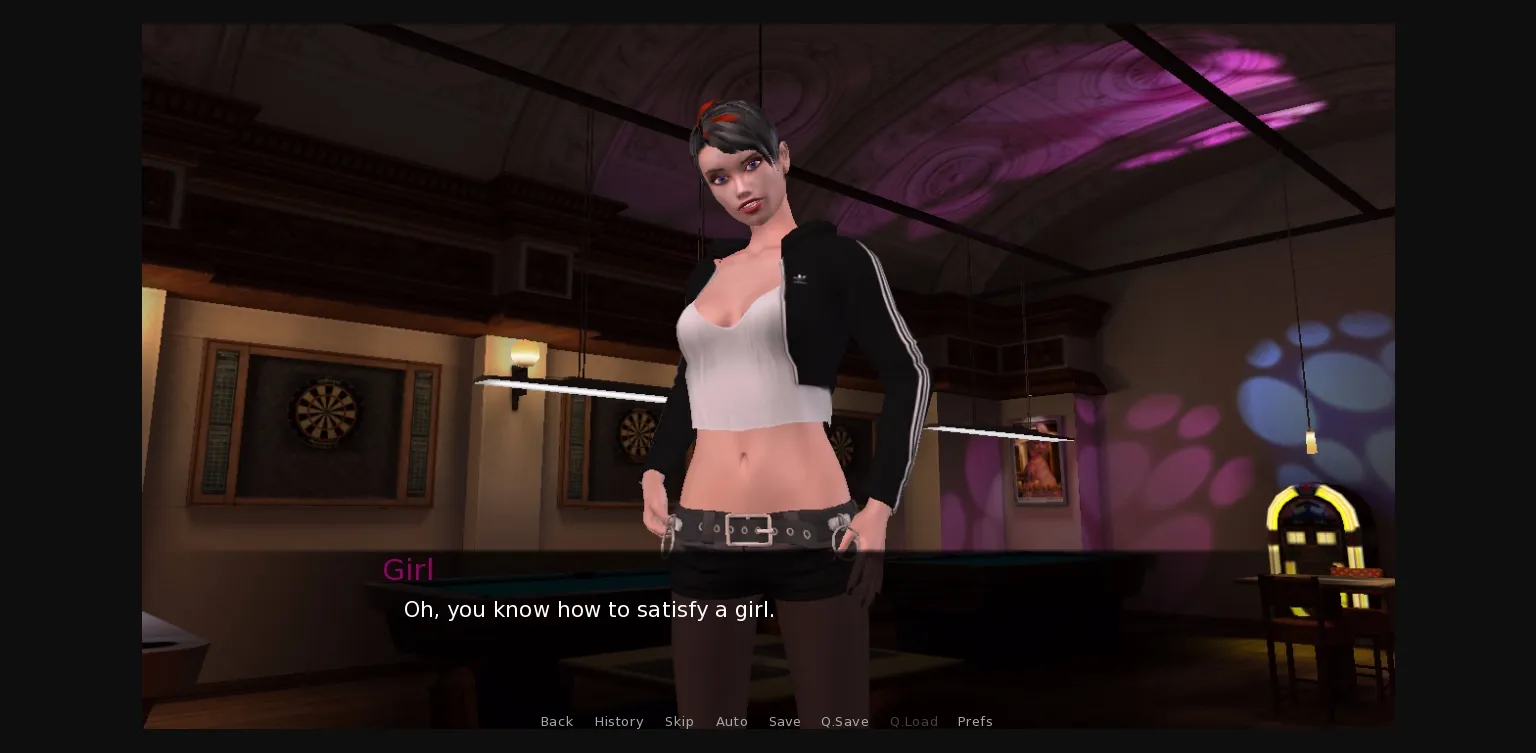Screen dimensions: 1536x753
Task: Click the dialogue text to advance
Action: 589,610
